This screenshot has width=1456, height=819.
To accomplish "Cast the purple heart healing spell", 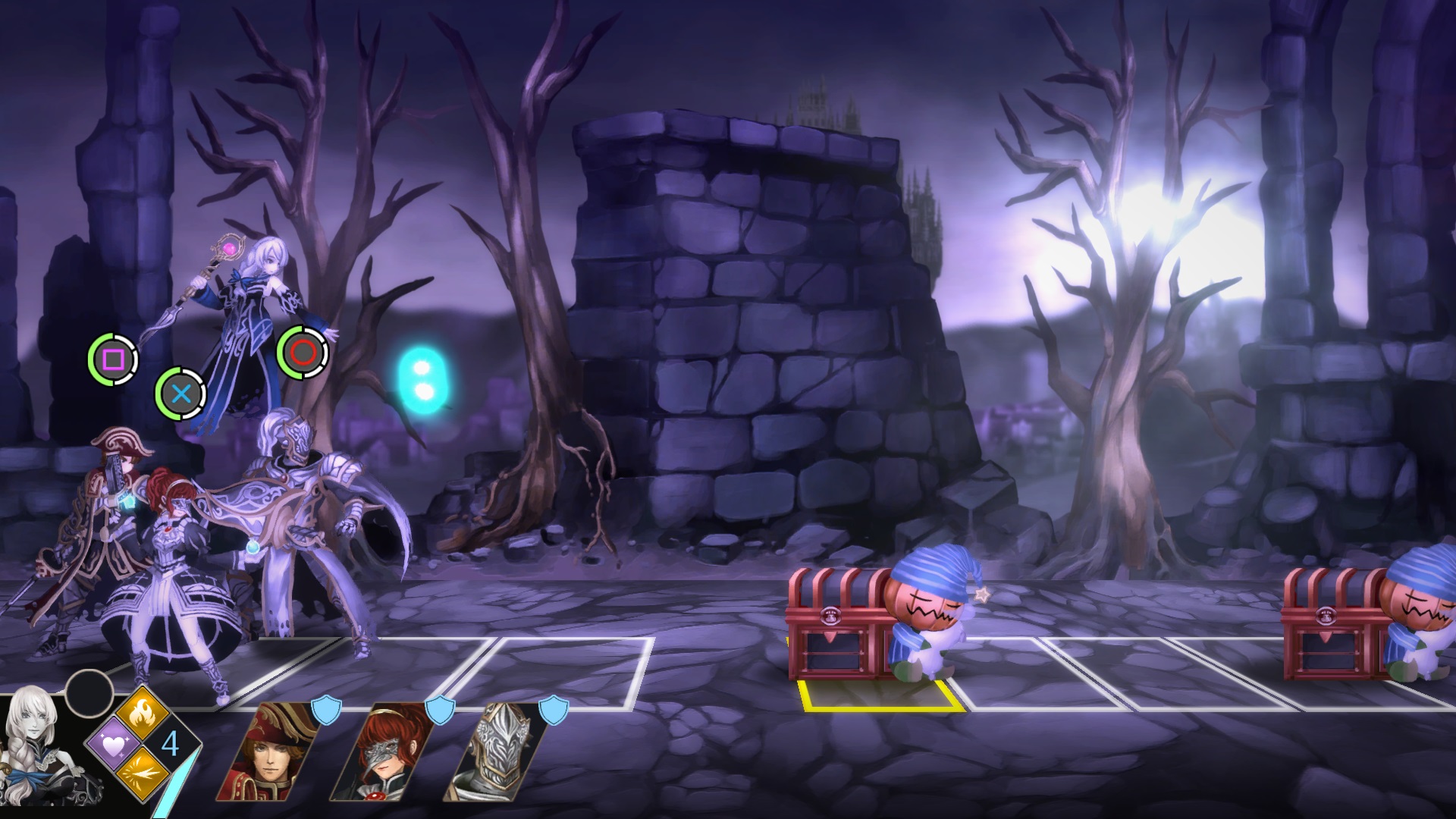I will point(114,745).
